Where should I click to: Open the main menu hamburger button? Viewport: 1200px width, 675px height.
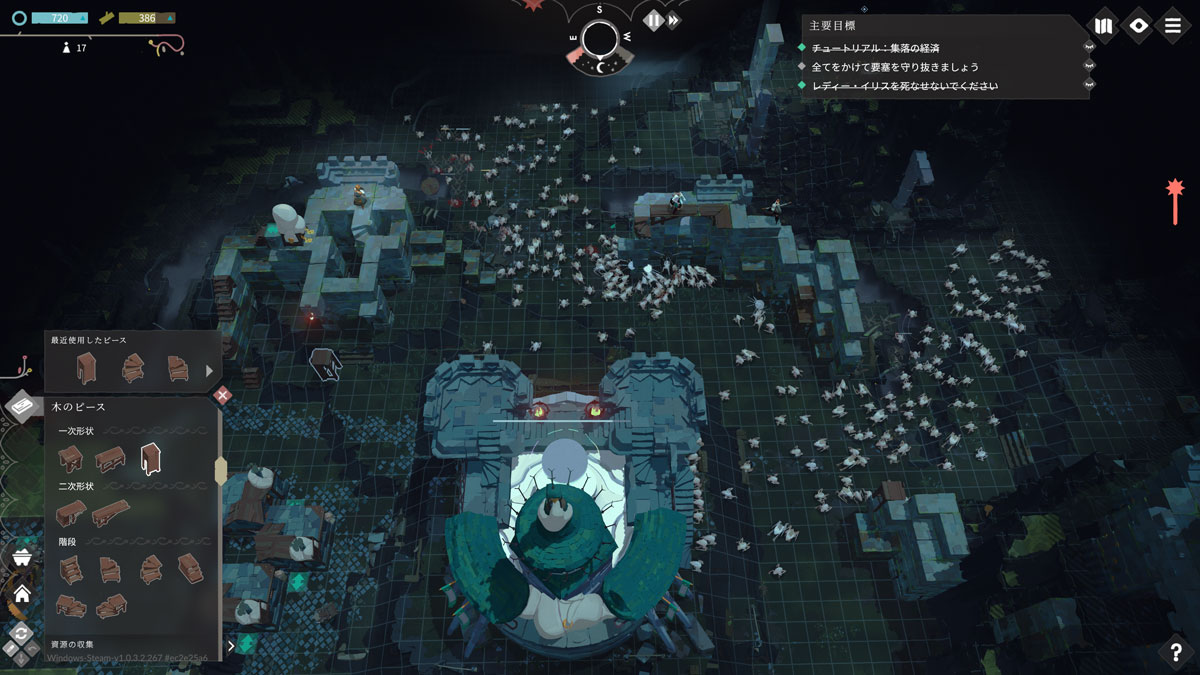pyautogui.click(x=1172, y=25)
